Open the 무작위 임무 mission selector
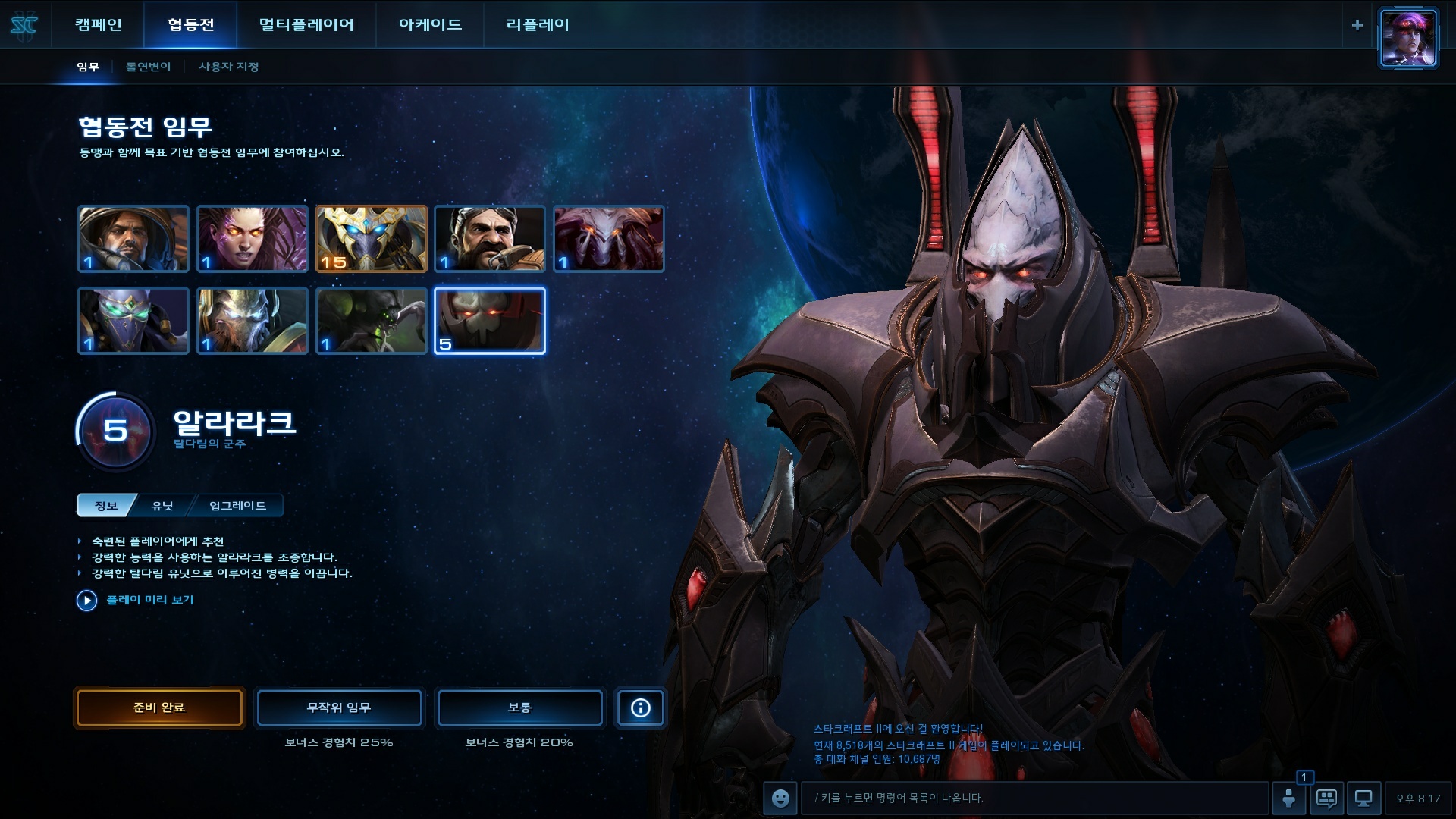This screenshot has height=819, width=1456. (339, 708)
